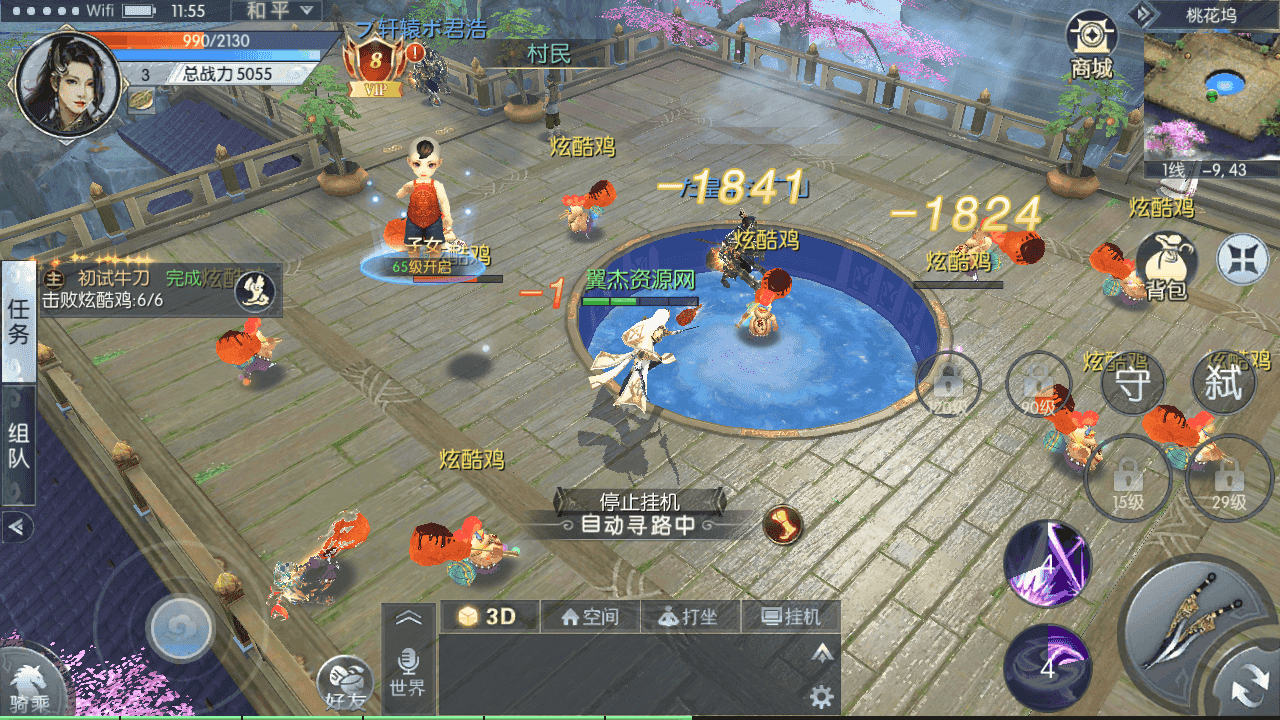Open the chat settings gear icon
The width and height of the screenshot is (1280, 720).
tap(822, 696)
